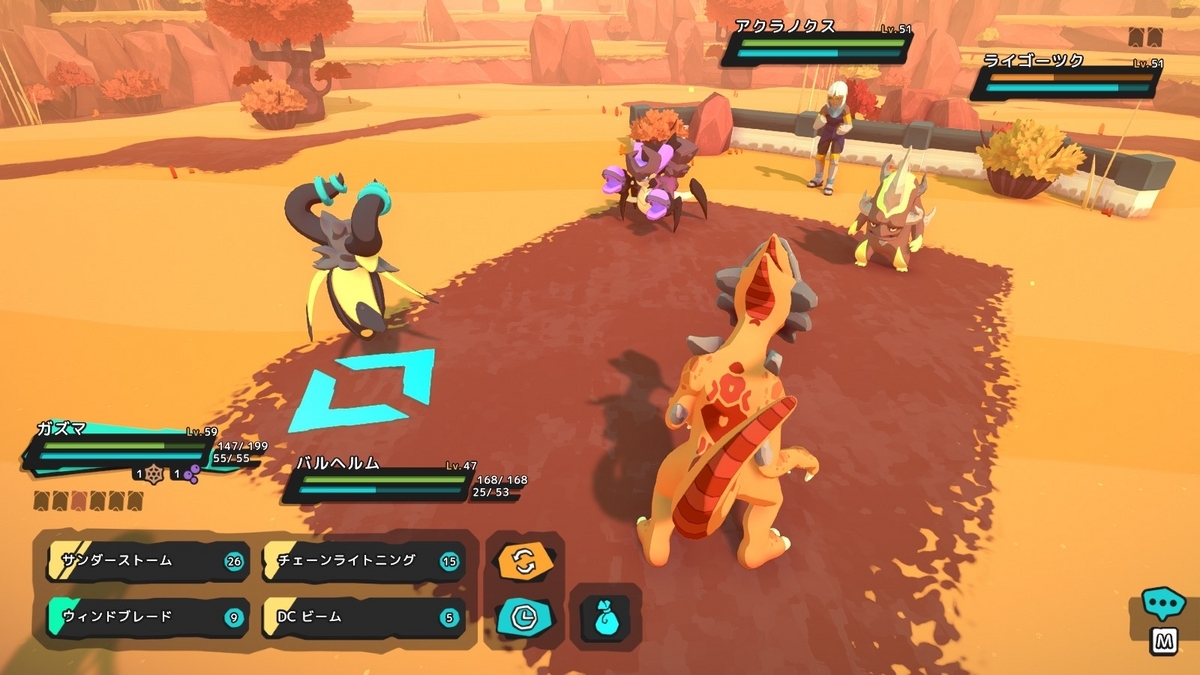The width and height of the screenshot is (1200, 675).
Task: Target enemy ライゴーツク status panel
Action: point(1066,78)
